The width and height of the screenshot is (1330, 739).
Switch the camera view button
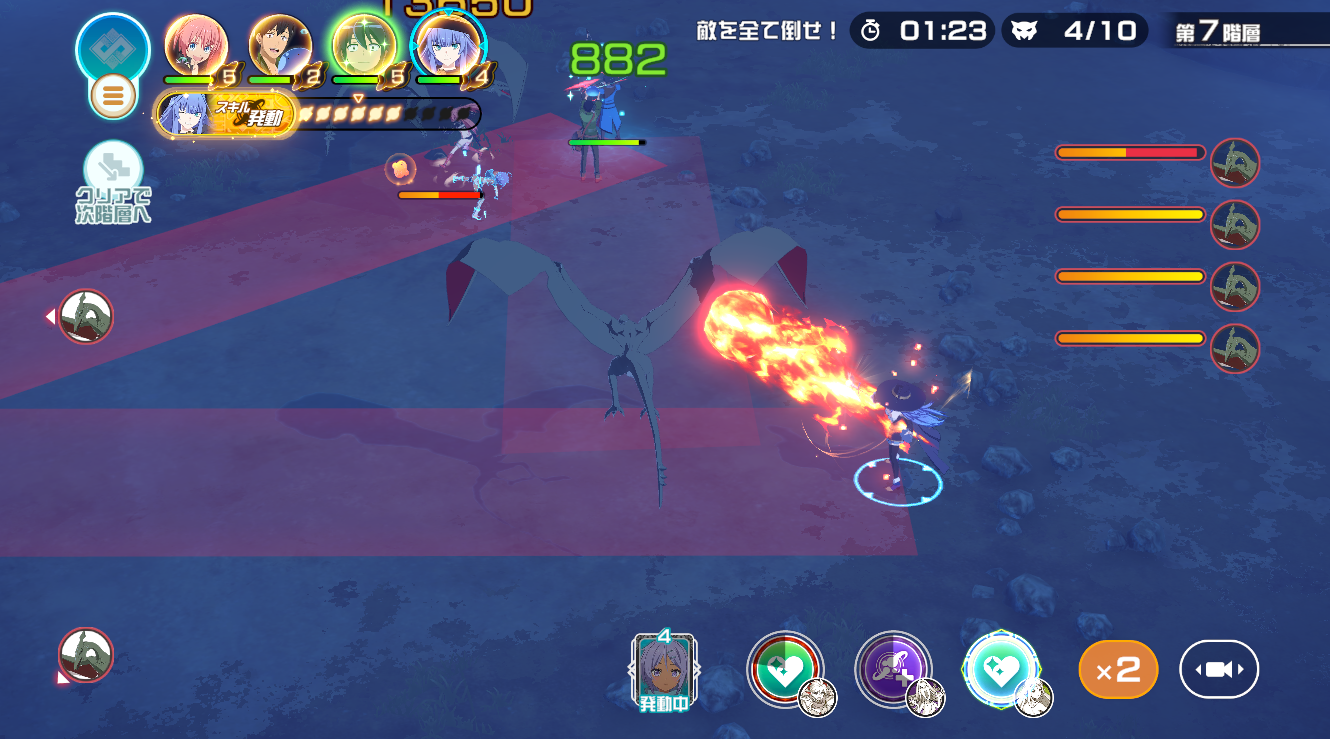(x=1219, y=669)
